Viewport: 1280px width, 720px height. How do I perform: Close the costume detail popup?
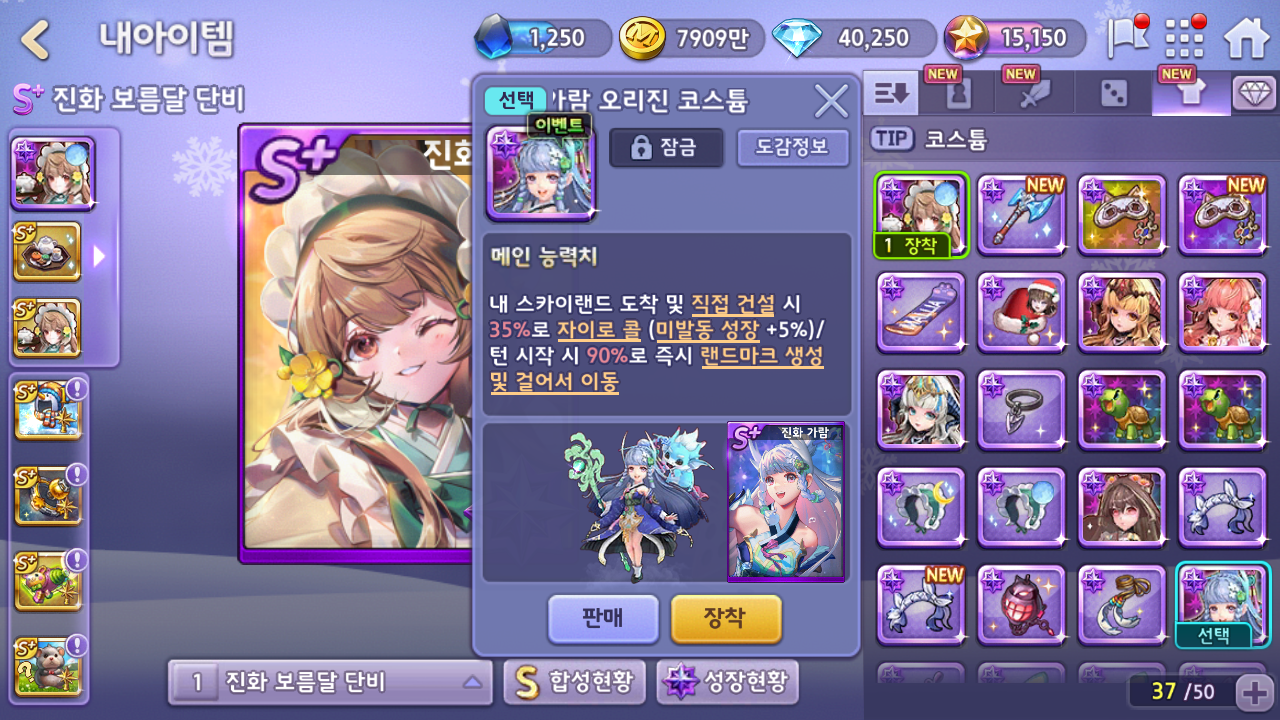(x=831, y=101)
